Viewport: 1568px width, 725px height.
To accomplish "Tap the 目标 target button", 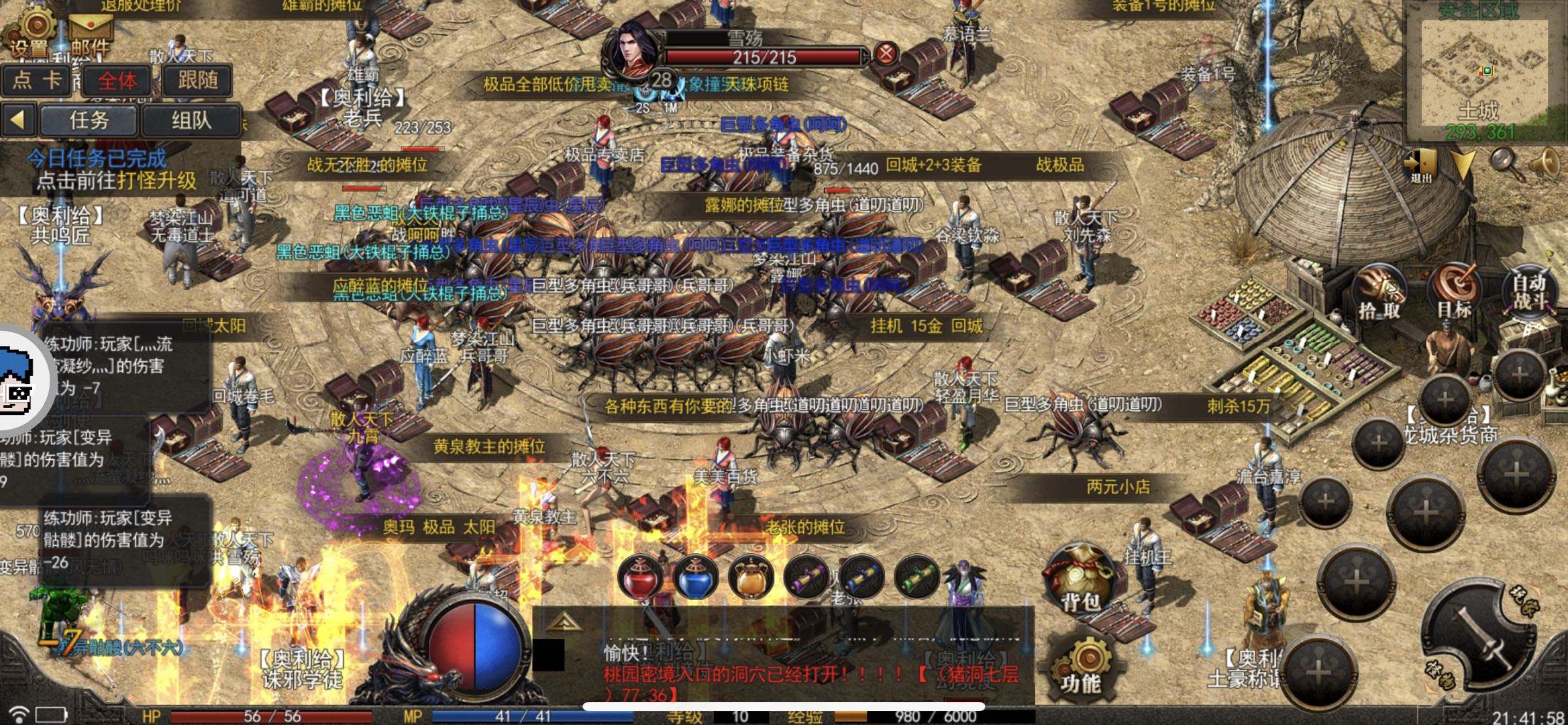I will (1454, 292).
